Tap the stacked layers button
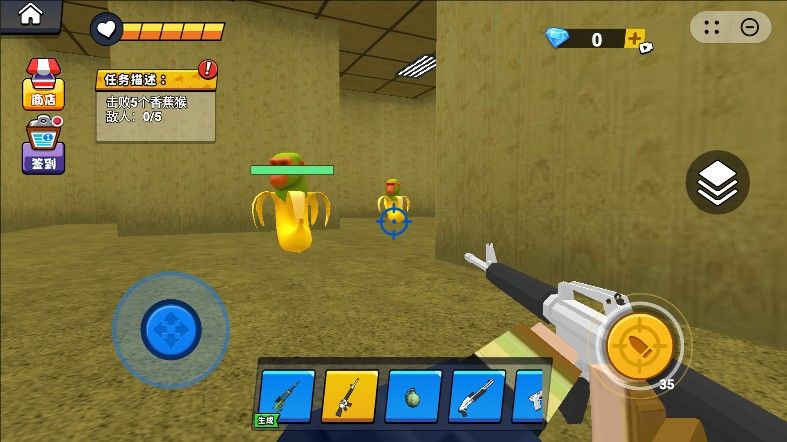This screenshot has height=442, width=787. 717,183
